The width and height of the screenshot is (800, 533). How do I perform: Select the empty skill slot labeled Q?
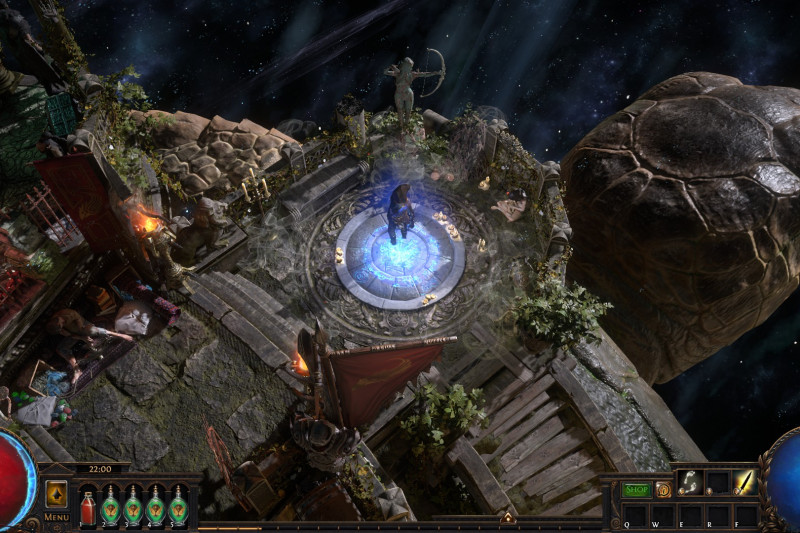(x=634, y=515)
